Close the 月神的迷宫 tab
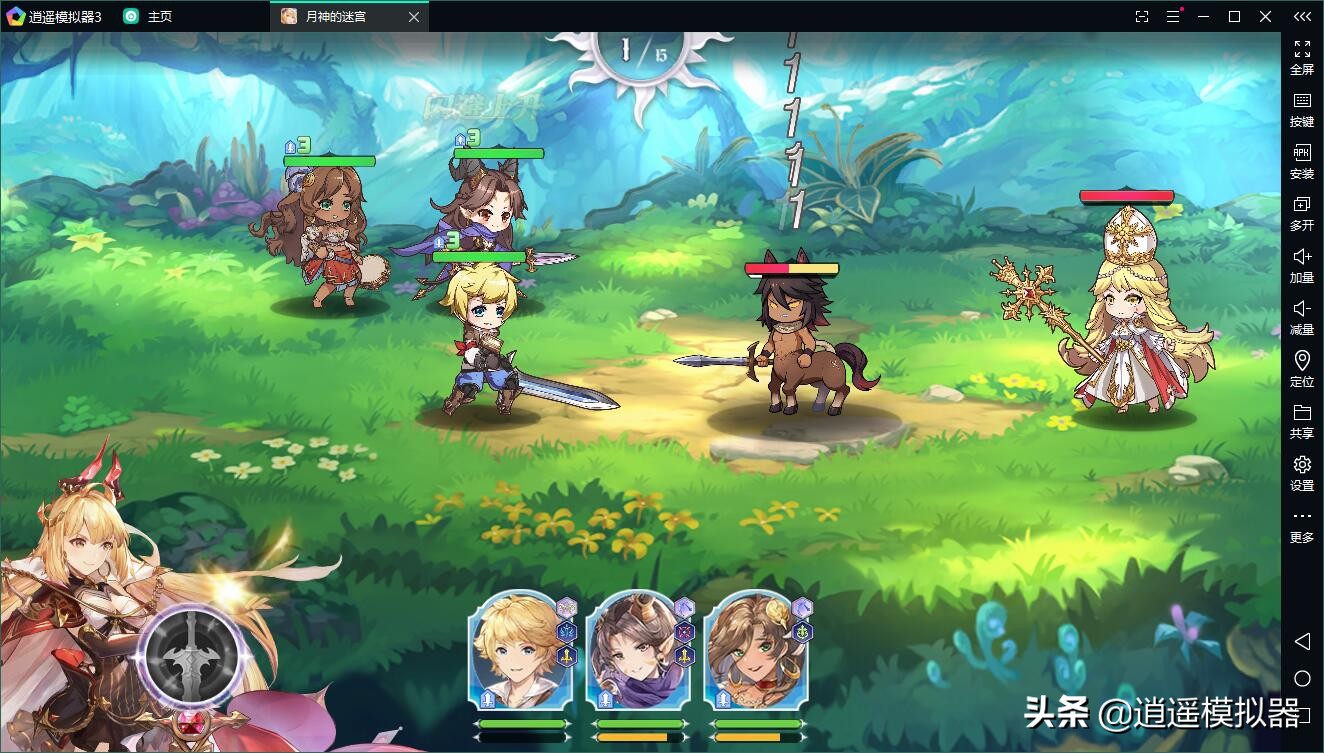Viewport: 1324px width, 753px height. (x=415, y=17)
